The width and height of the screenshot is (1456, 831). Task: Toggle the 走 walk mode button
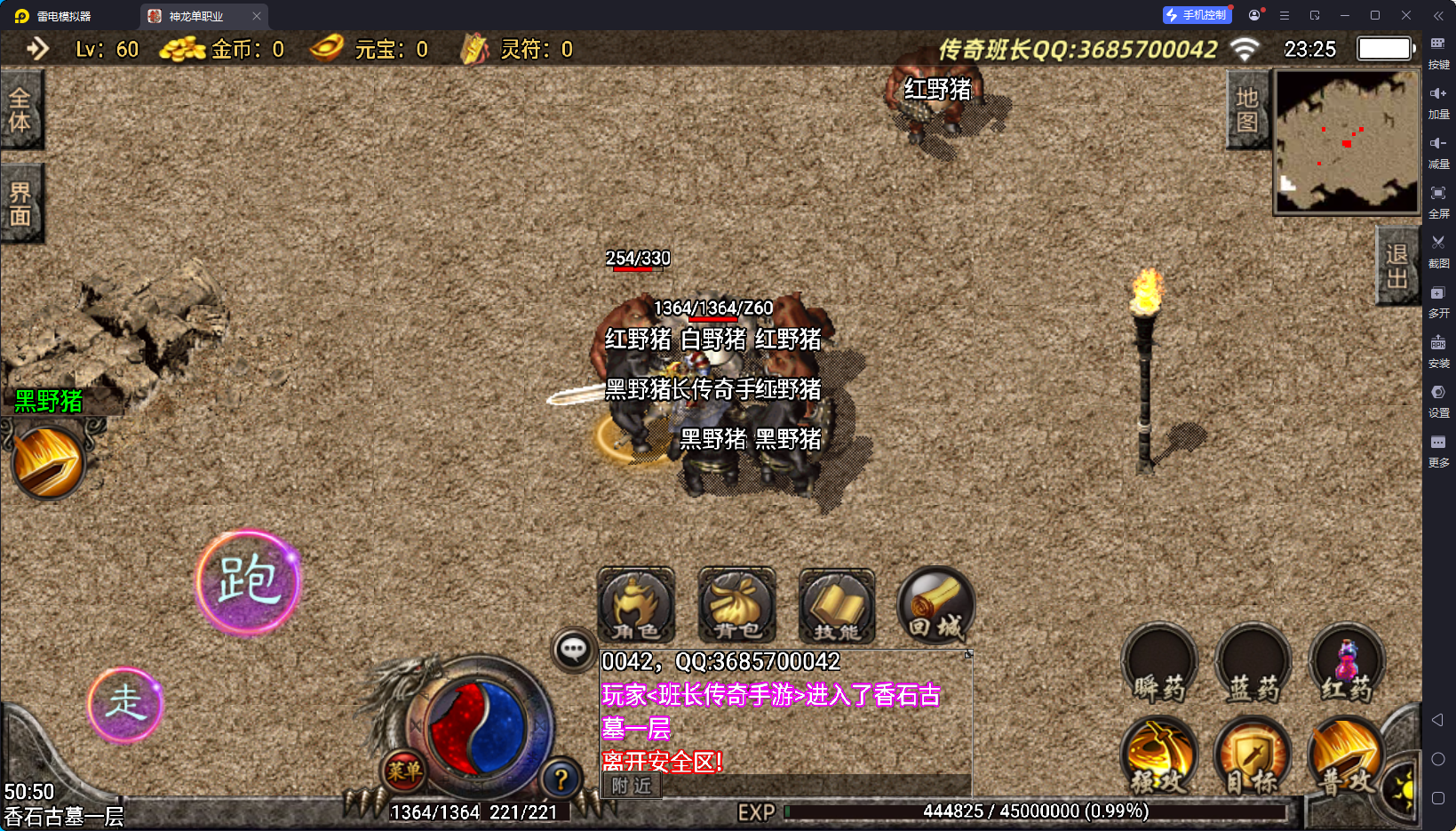[x=125, y=704]
